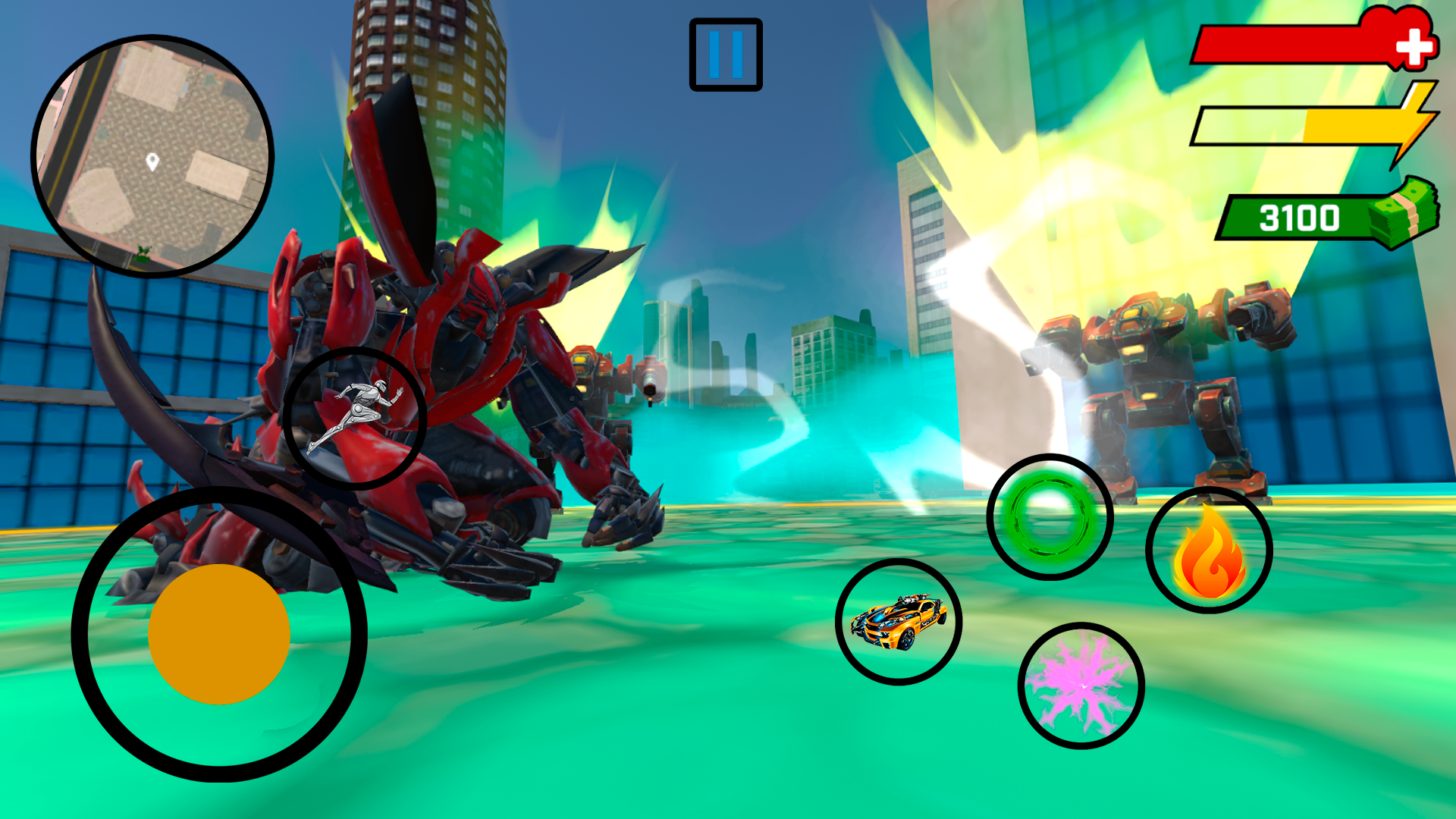Pause the game with the pause button
Screen dimensions: 1456x819
pyautogui.click(x=725, y=55)
